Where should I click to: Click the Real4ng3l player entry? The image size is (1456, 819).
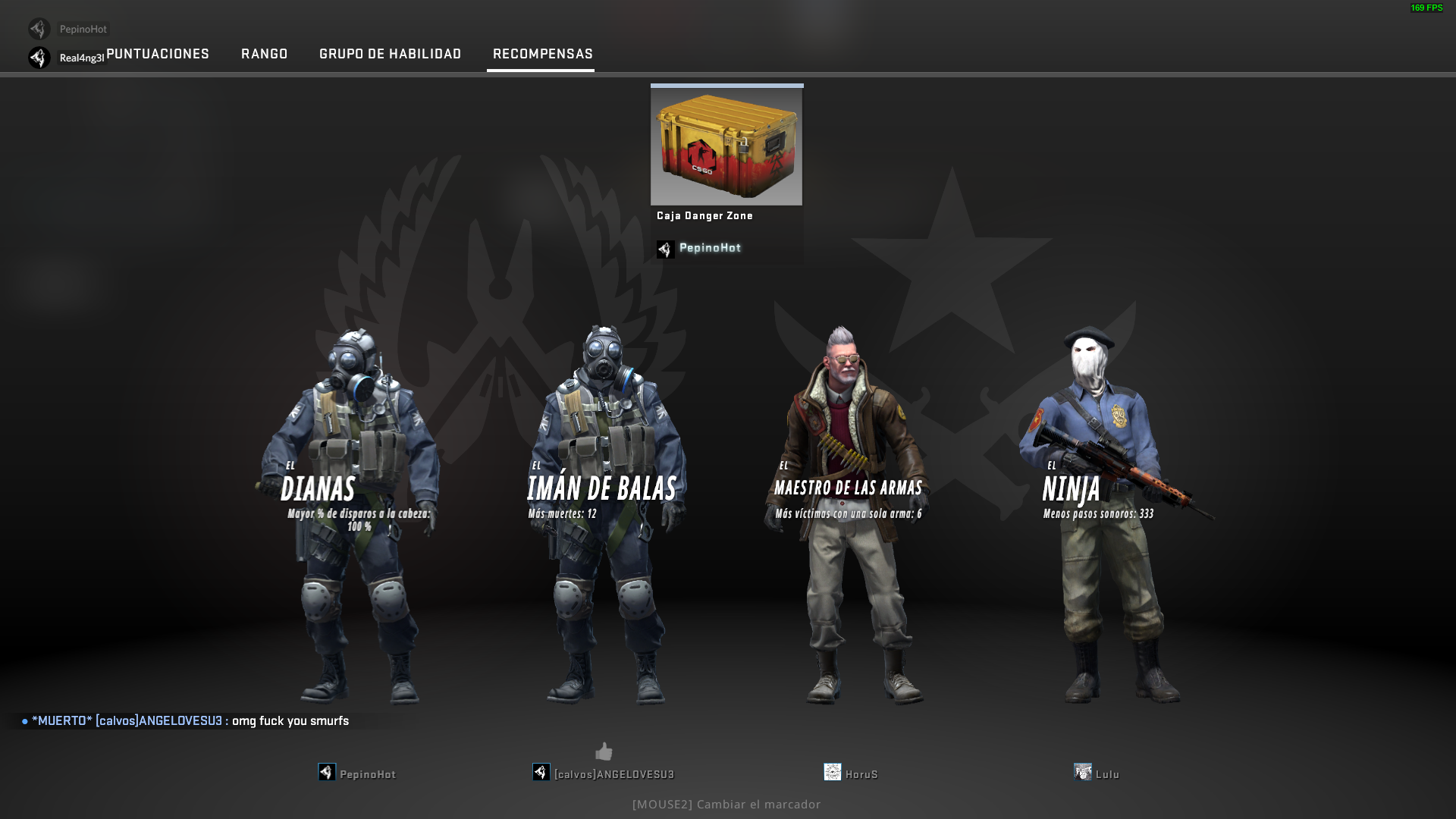coord(81,58)
